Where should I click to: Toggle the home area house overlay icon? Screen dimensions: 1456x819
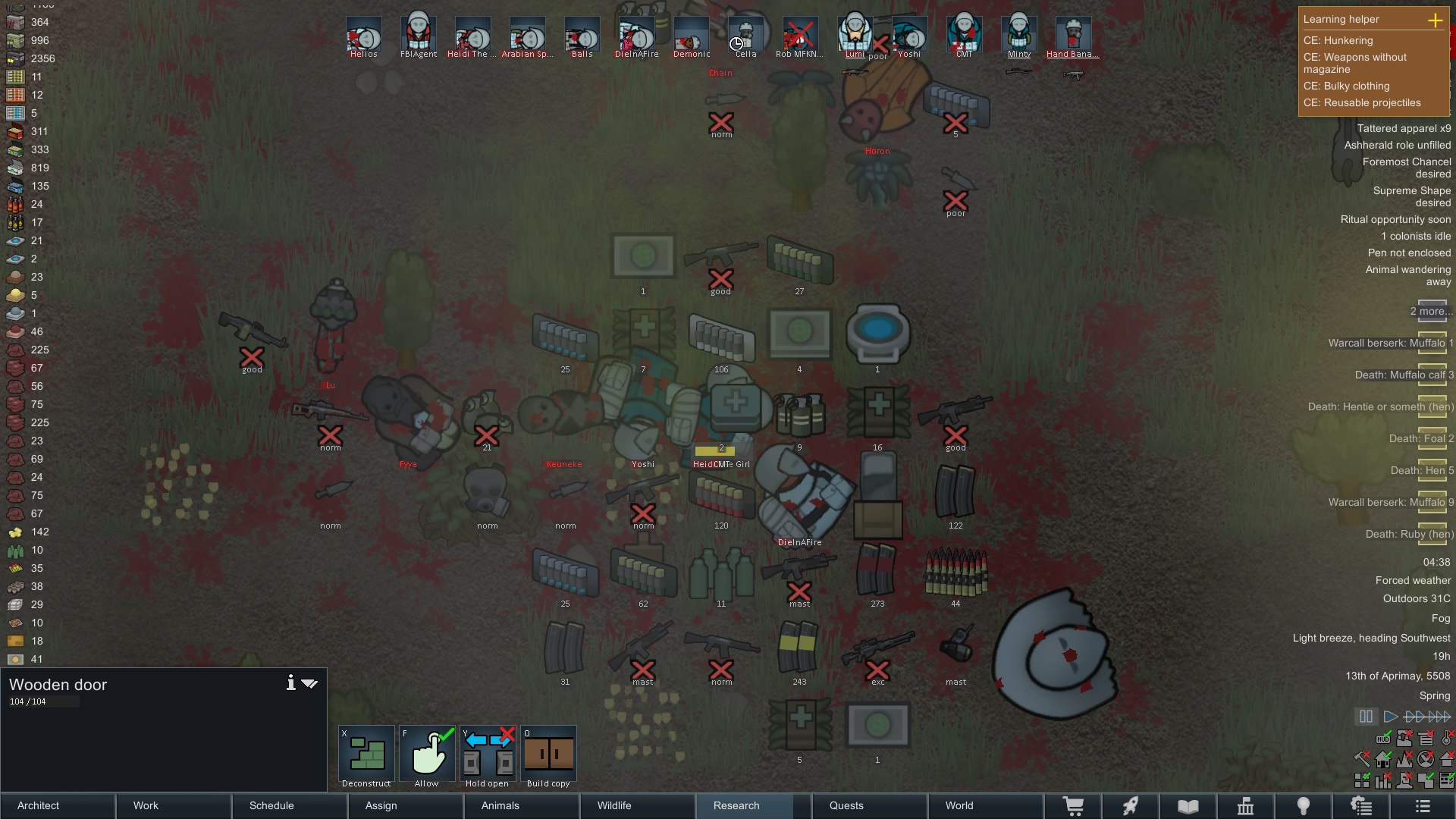[x=1383, y=760]
